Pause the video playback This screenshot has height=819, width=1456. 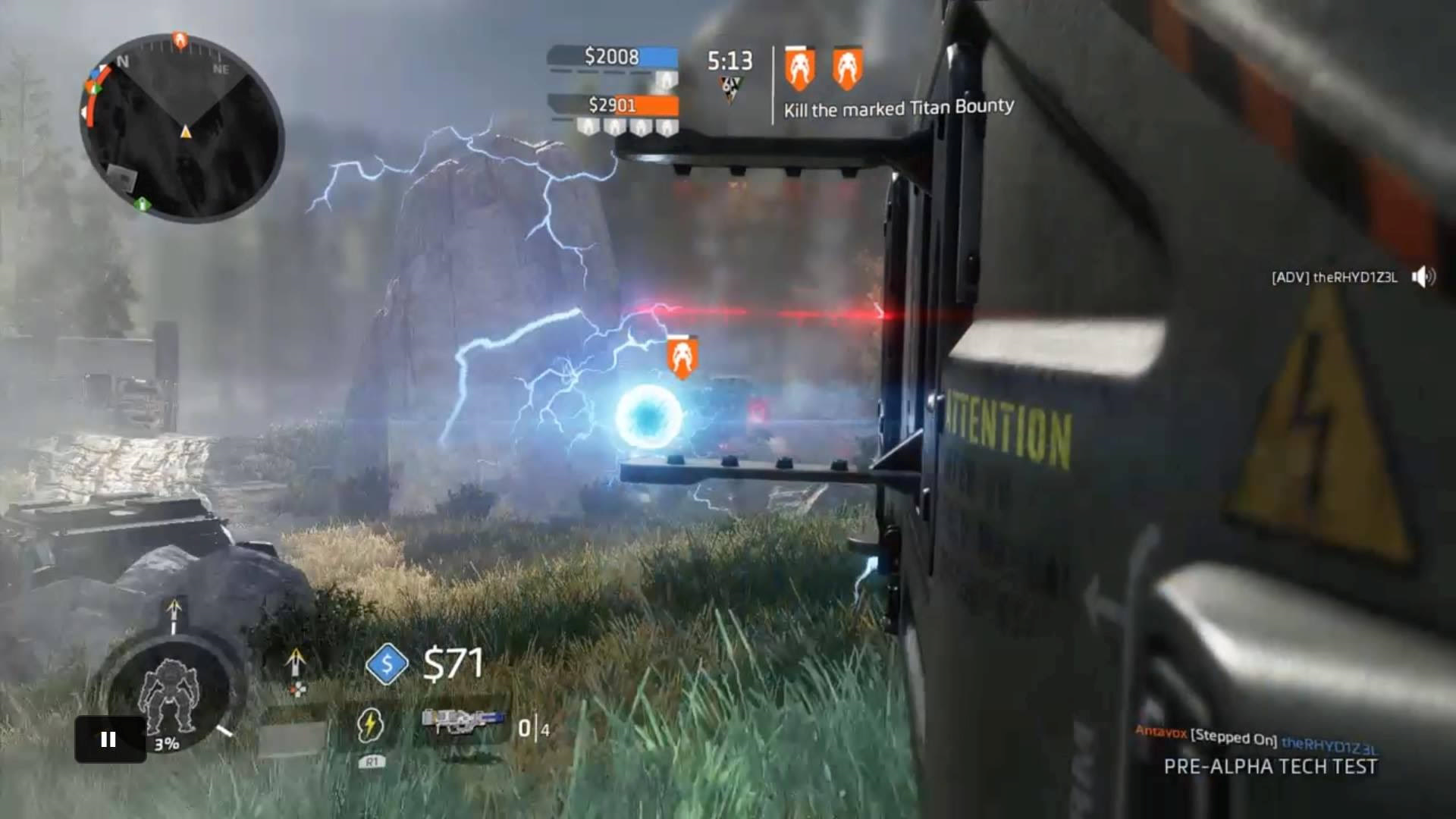click(x=109, y=739)
